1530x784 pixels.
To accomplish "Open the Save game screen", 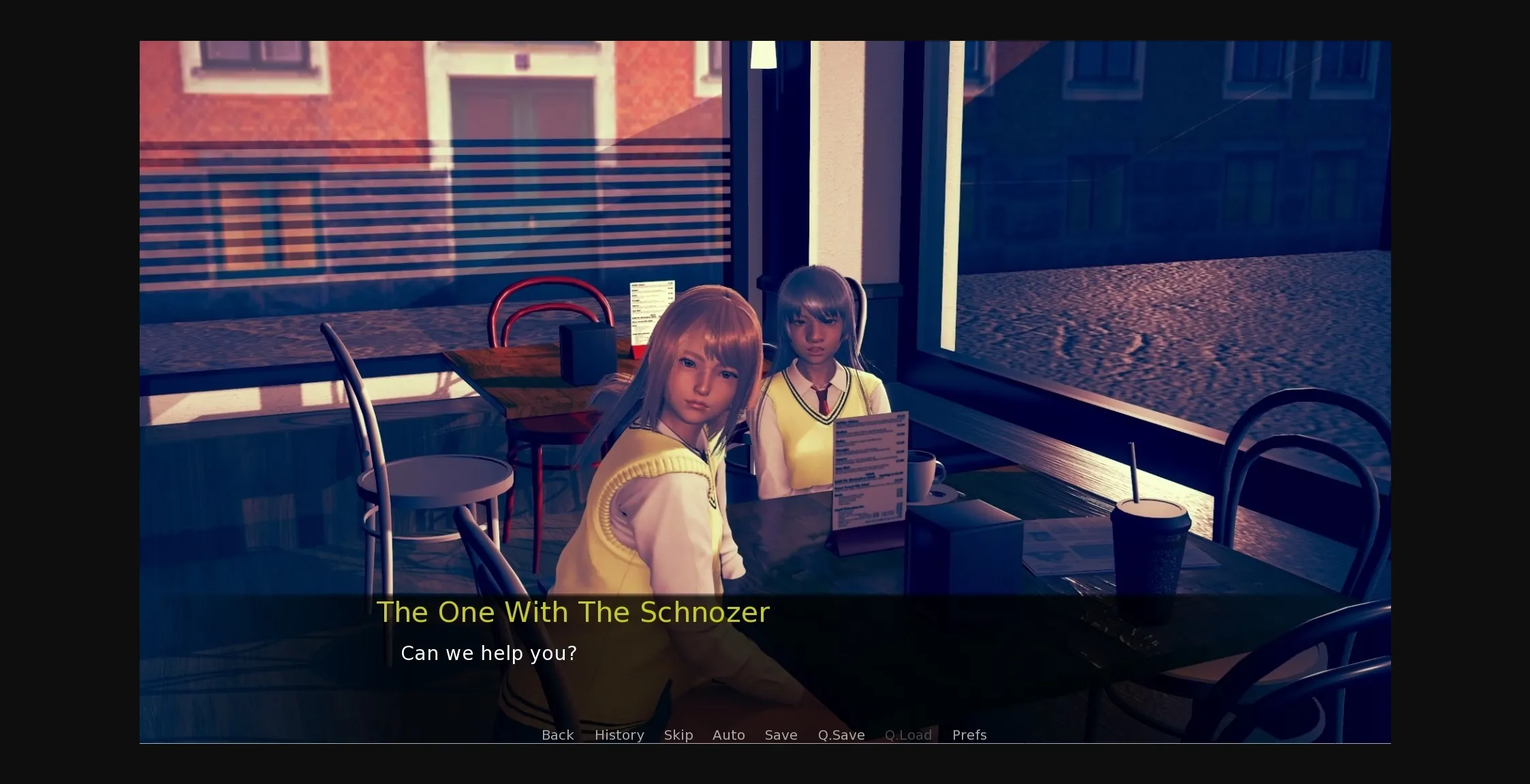I will click(781, 735).
